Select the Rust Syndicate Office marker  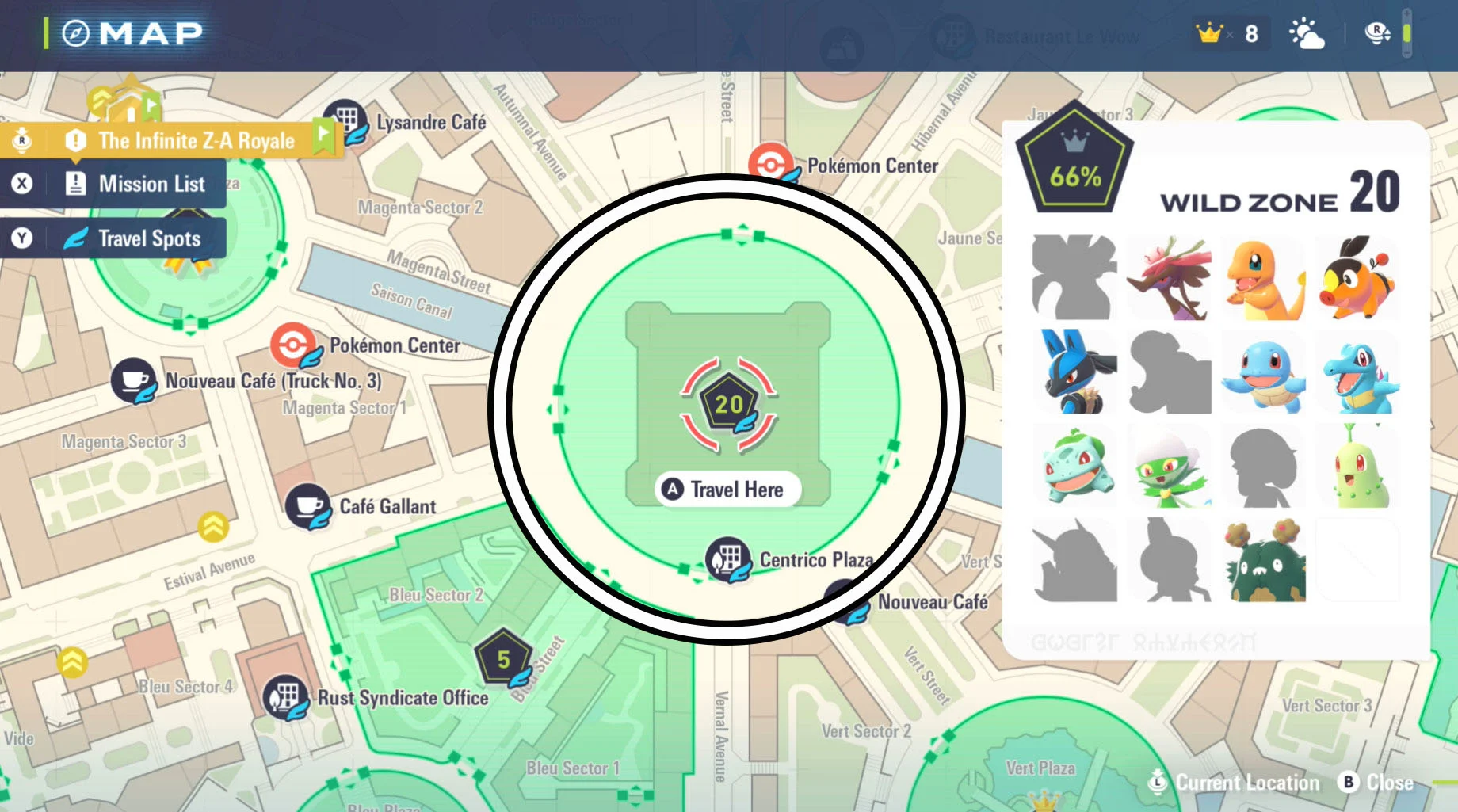285,697
